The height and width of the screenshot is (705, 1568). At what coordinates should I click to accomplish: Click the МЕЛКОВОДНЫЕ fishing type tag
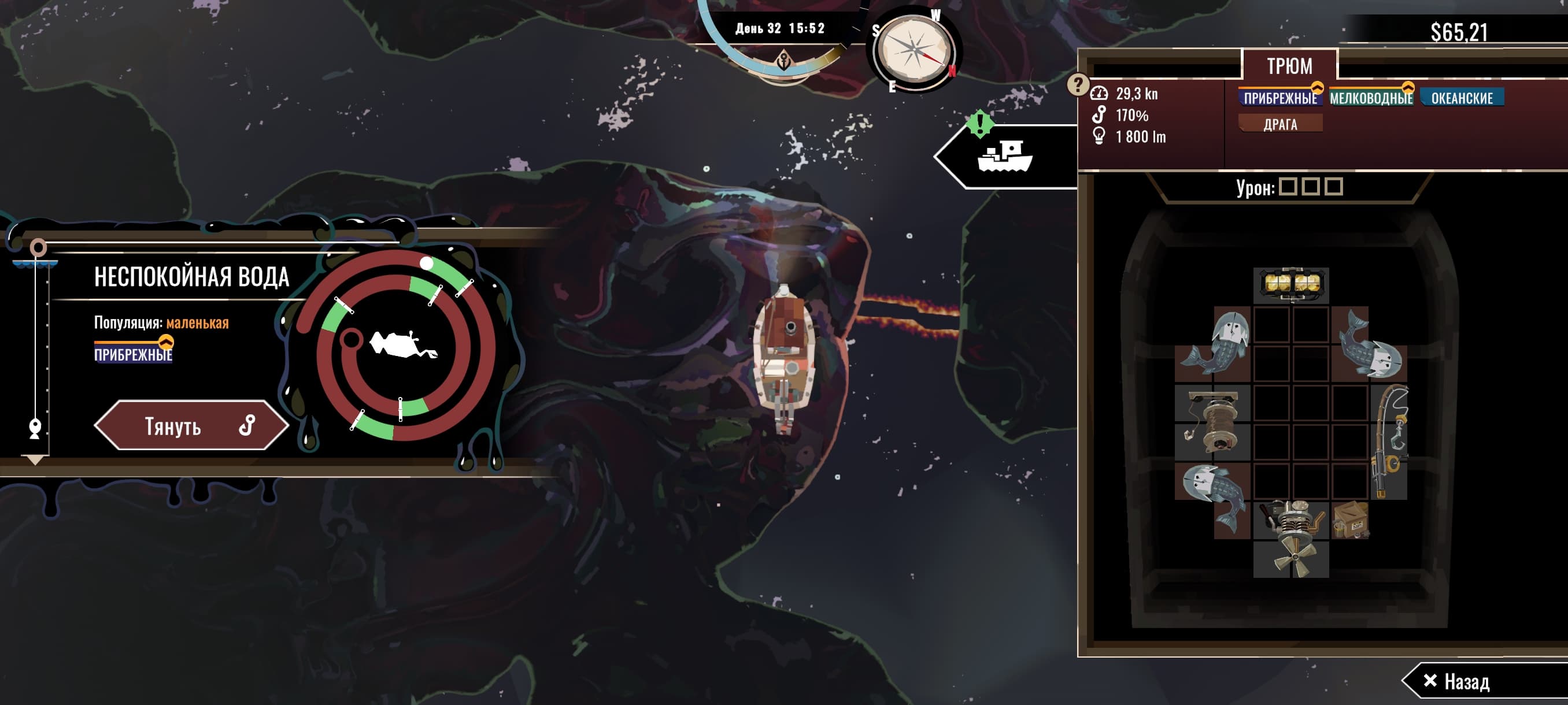pos(1371,98)
